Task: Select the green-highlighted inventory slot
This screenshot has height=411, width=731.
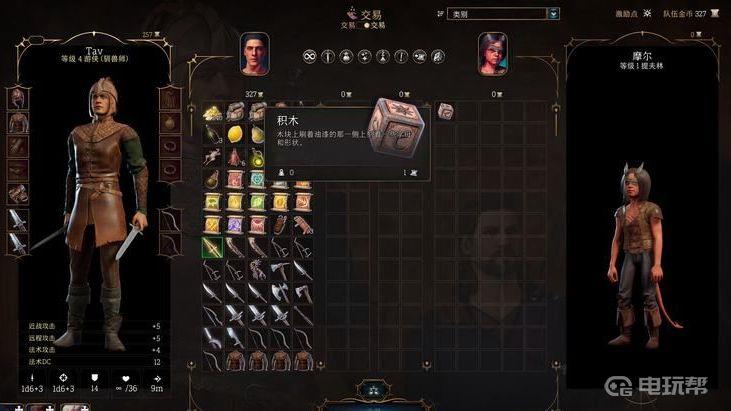Action: click(212, 246)
